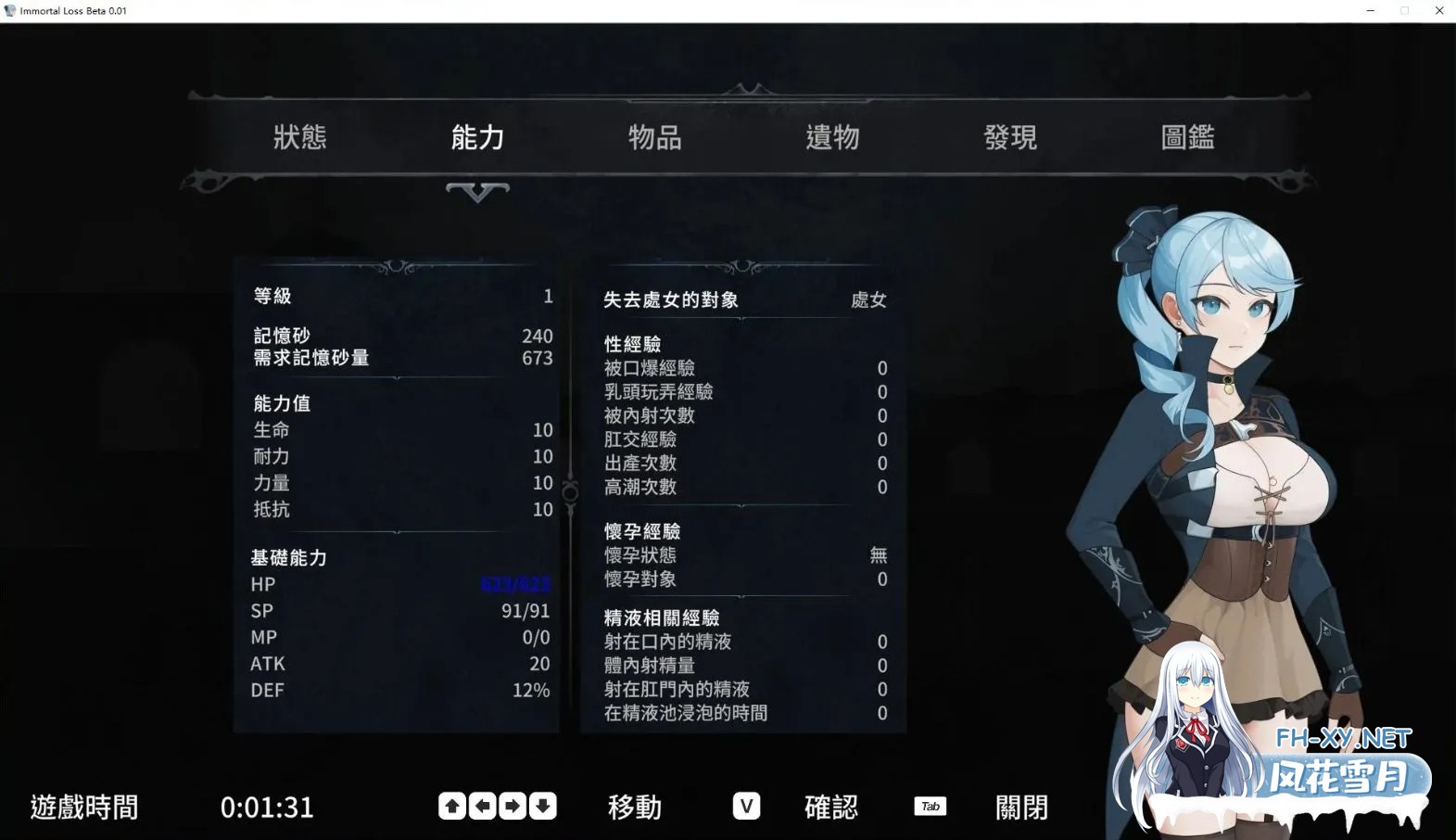Click the right arrow movement key icon
The height and width of the screenshot is (840, 1456).
tap(513, 807)
